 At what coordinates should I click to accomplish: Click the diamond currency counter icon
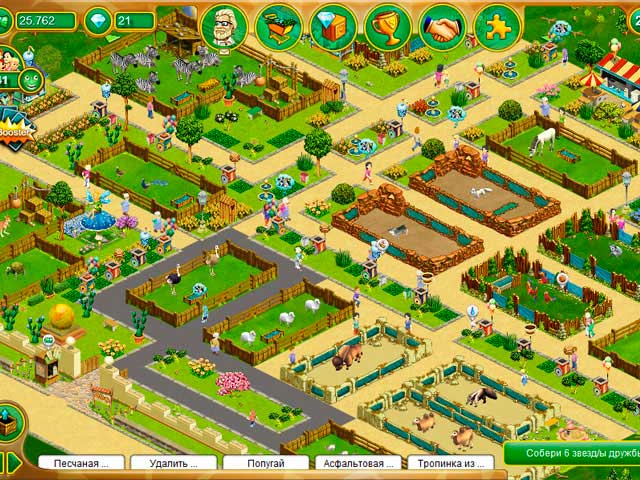coord(97,20)
